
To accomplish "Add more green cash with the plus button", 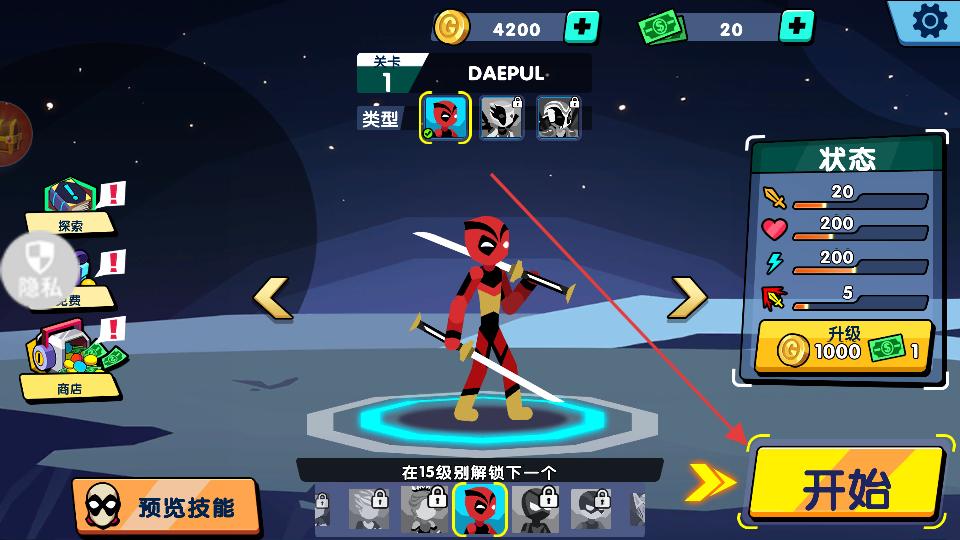I will (x=796, y=27).
